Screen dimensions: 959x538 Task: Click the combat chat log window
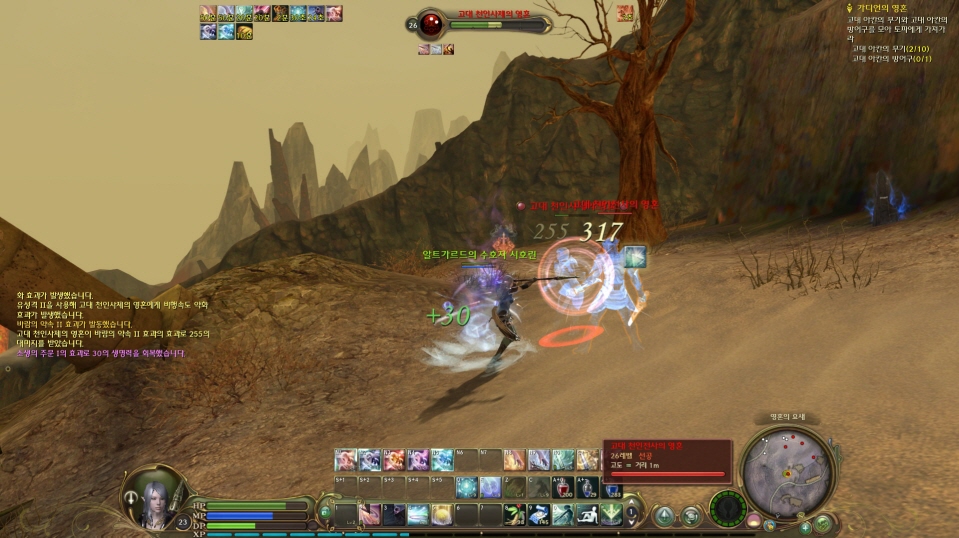click(x=112, y=324)
